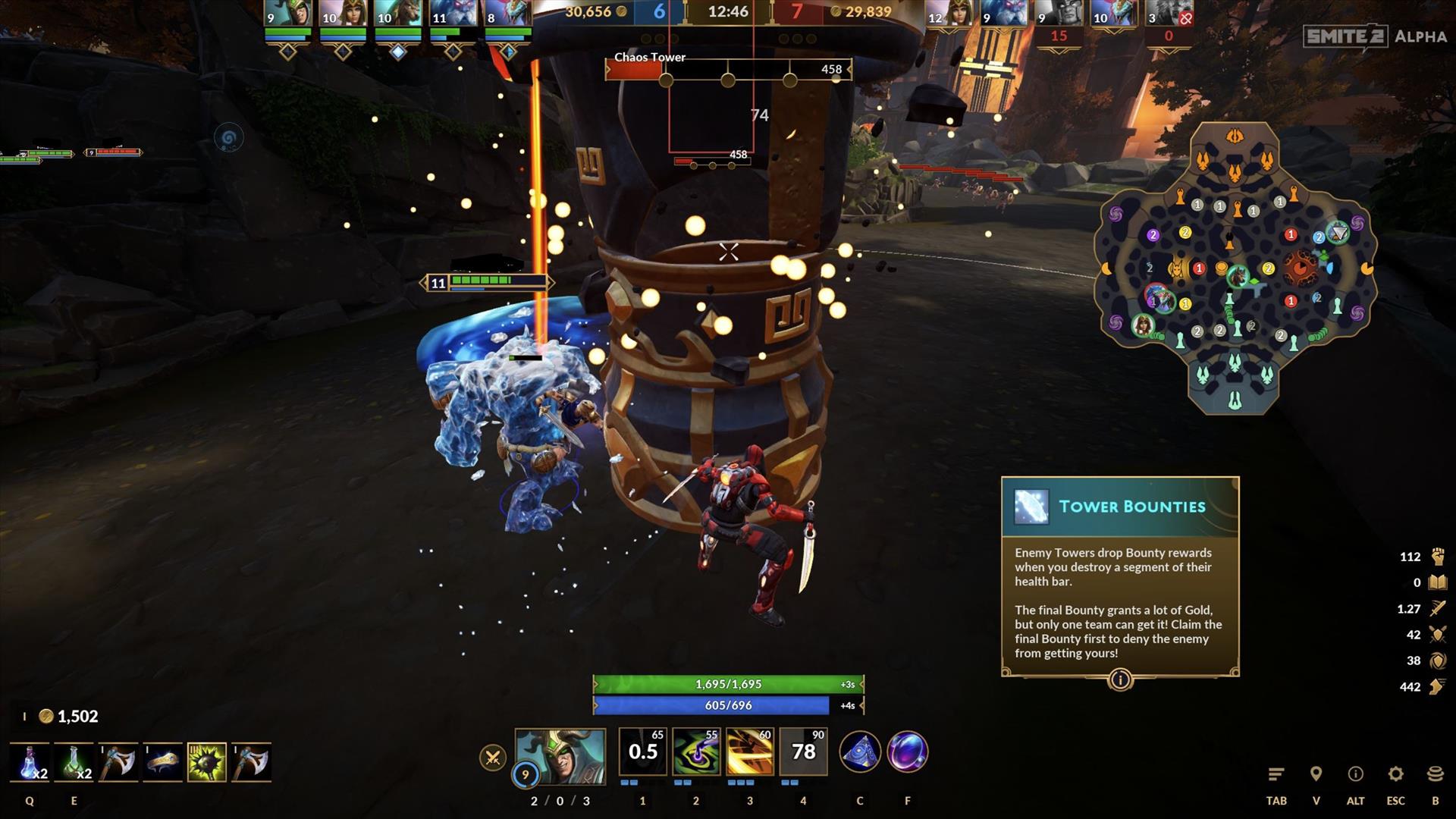The height and width of the screenshot is (819, 1456).
Task: Activate the yellow slashing strike ability
Action: (x=749, y=752)
